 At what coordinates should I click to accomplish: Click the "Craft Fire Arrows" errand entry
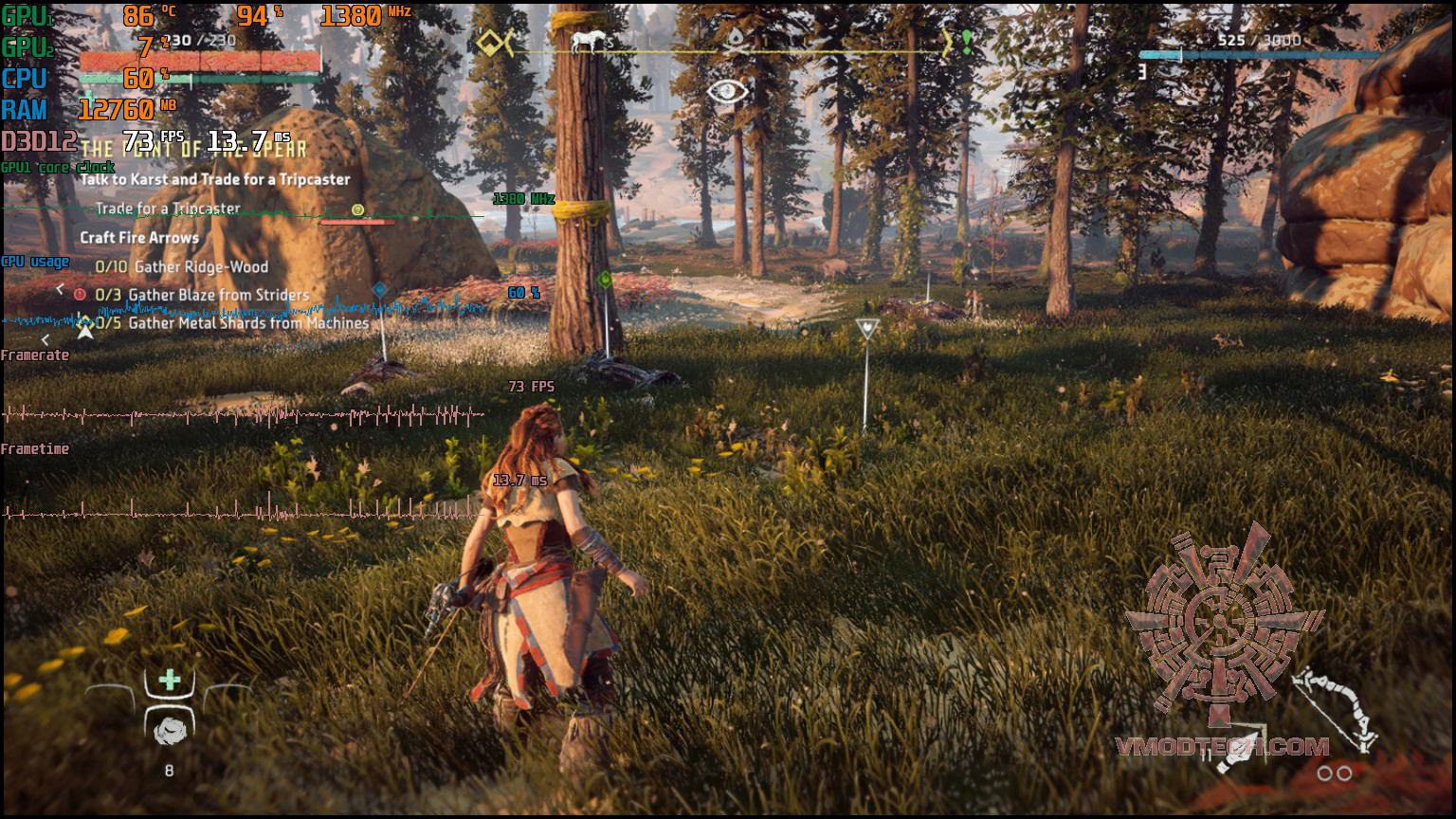139,238
